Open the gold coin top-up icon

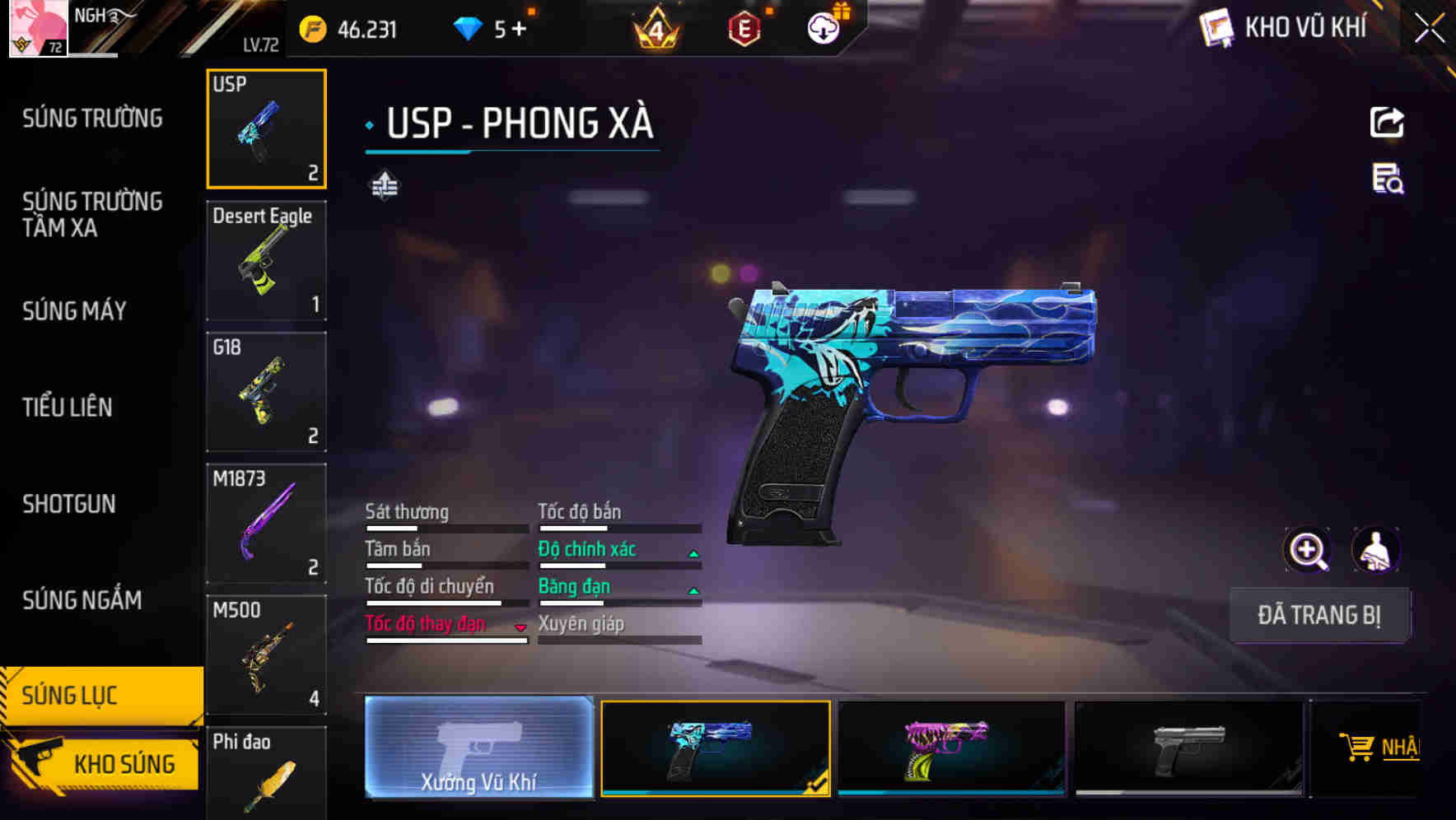point(314,27)
